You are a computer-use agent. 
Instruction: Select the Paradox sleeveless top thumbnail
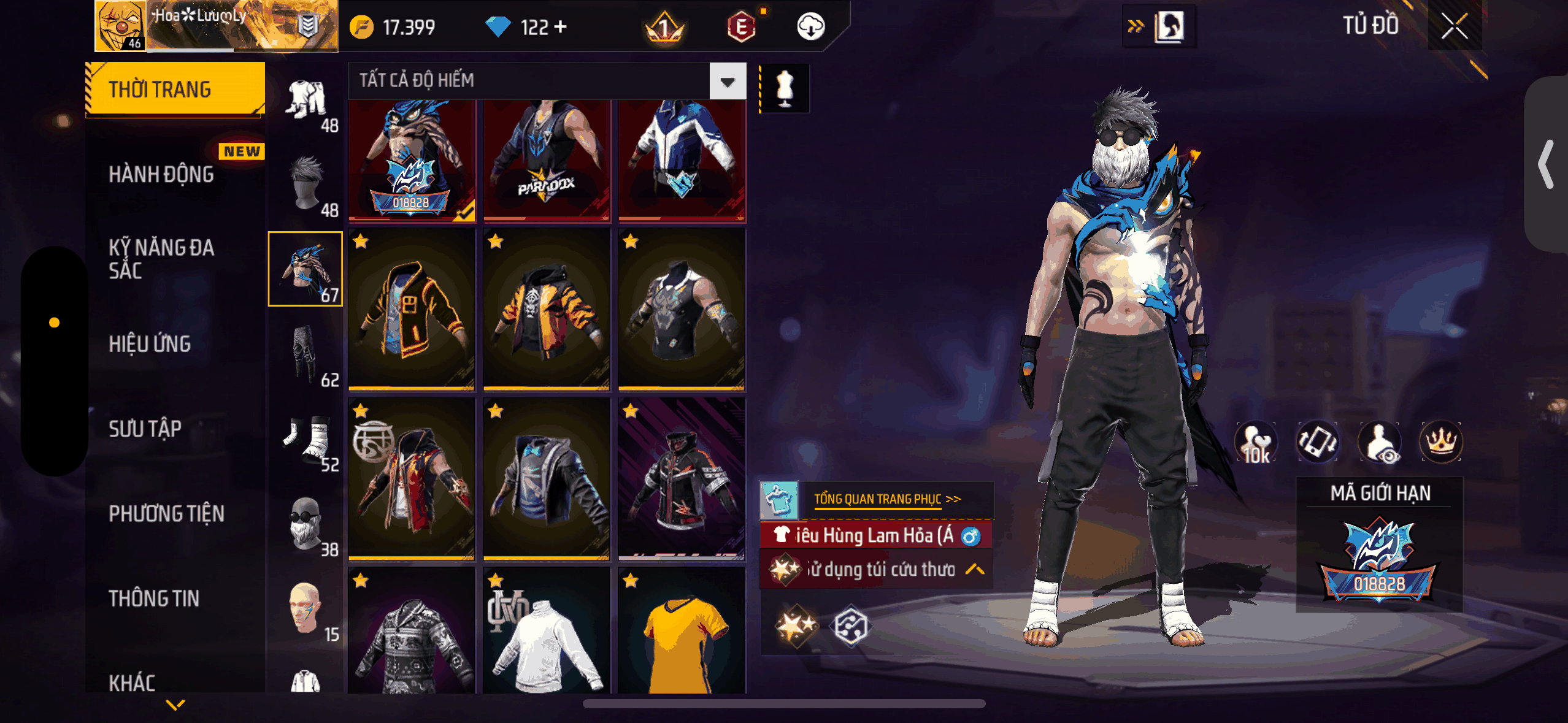pyautogui.click(x=546, y=159)
